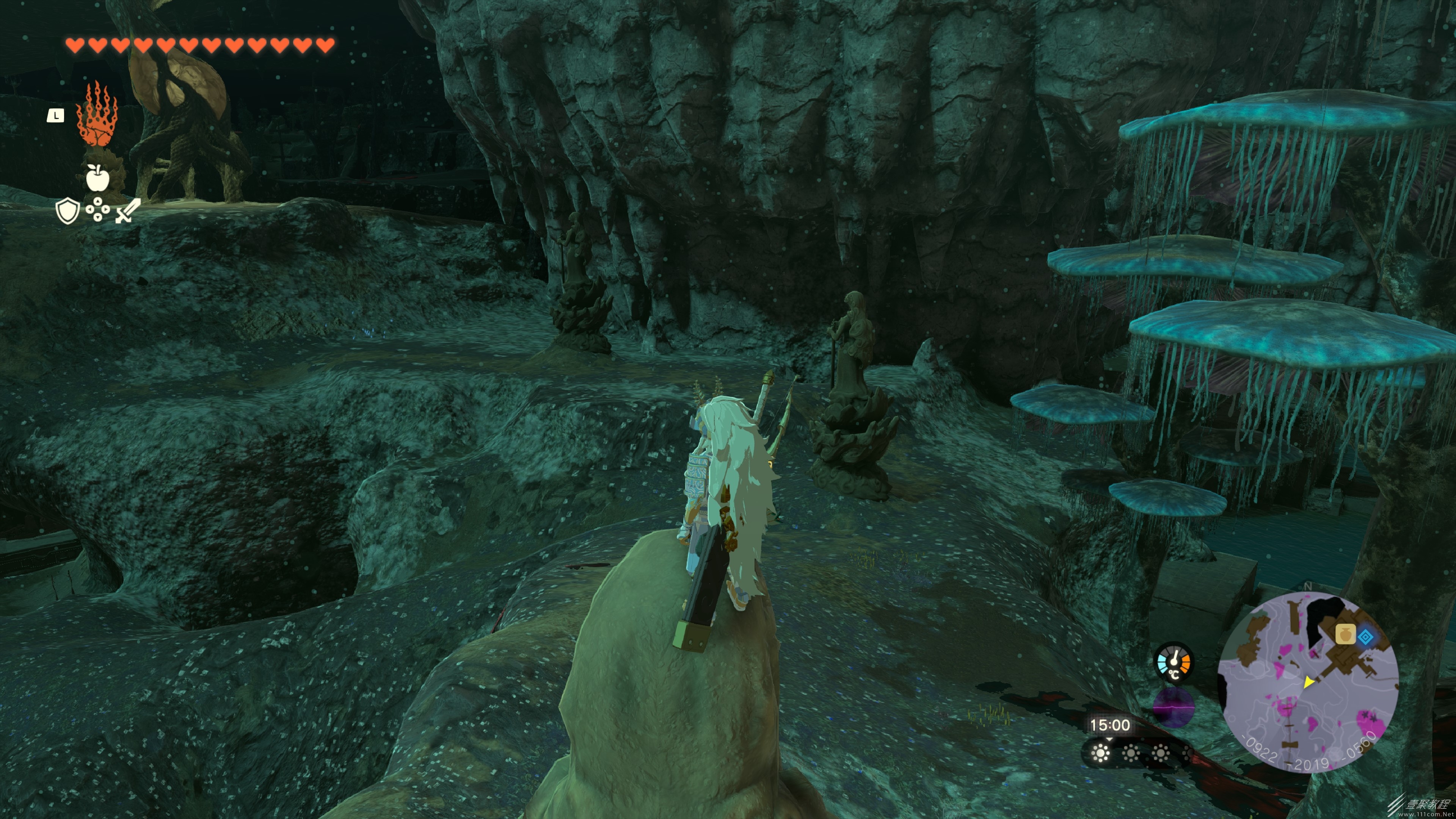Select the sword weapon quick-swap icon
Image resolution: width=1456 pixels, height=819 pixels.
pyautogui.click(x=128, y=210)
